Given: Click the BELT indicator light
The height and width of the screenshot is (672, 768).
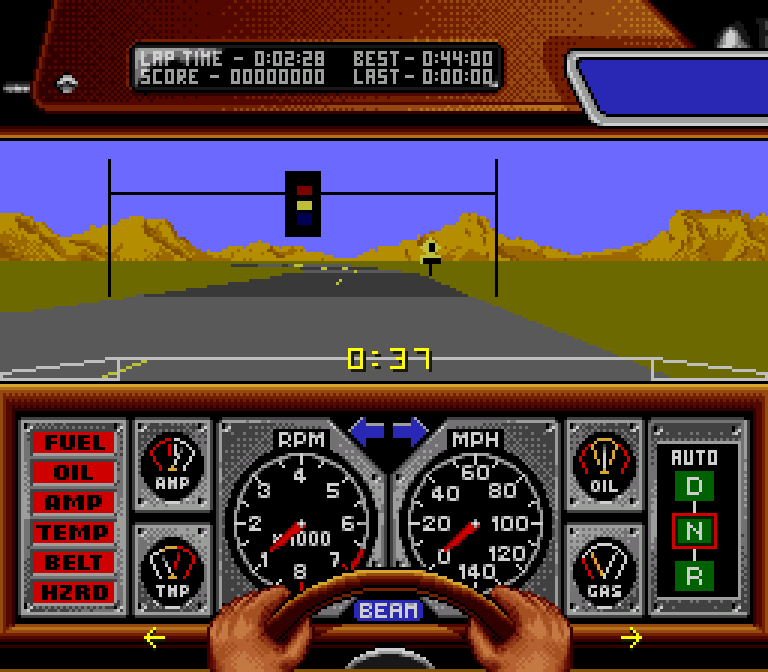Looking at the screenshot, I should [x=73, y=562].
